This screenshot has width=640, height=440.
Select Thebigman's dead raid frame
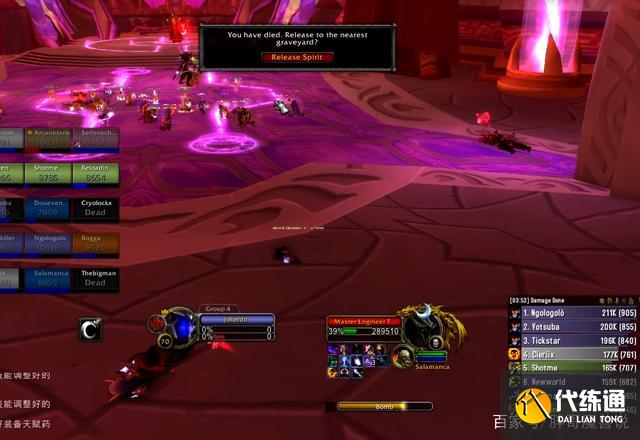[x=95, y=277]
